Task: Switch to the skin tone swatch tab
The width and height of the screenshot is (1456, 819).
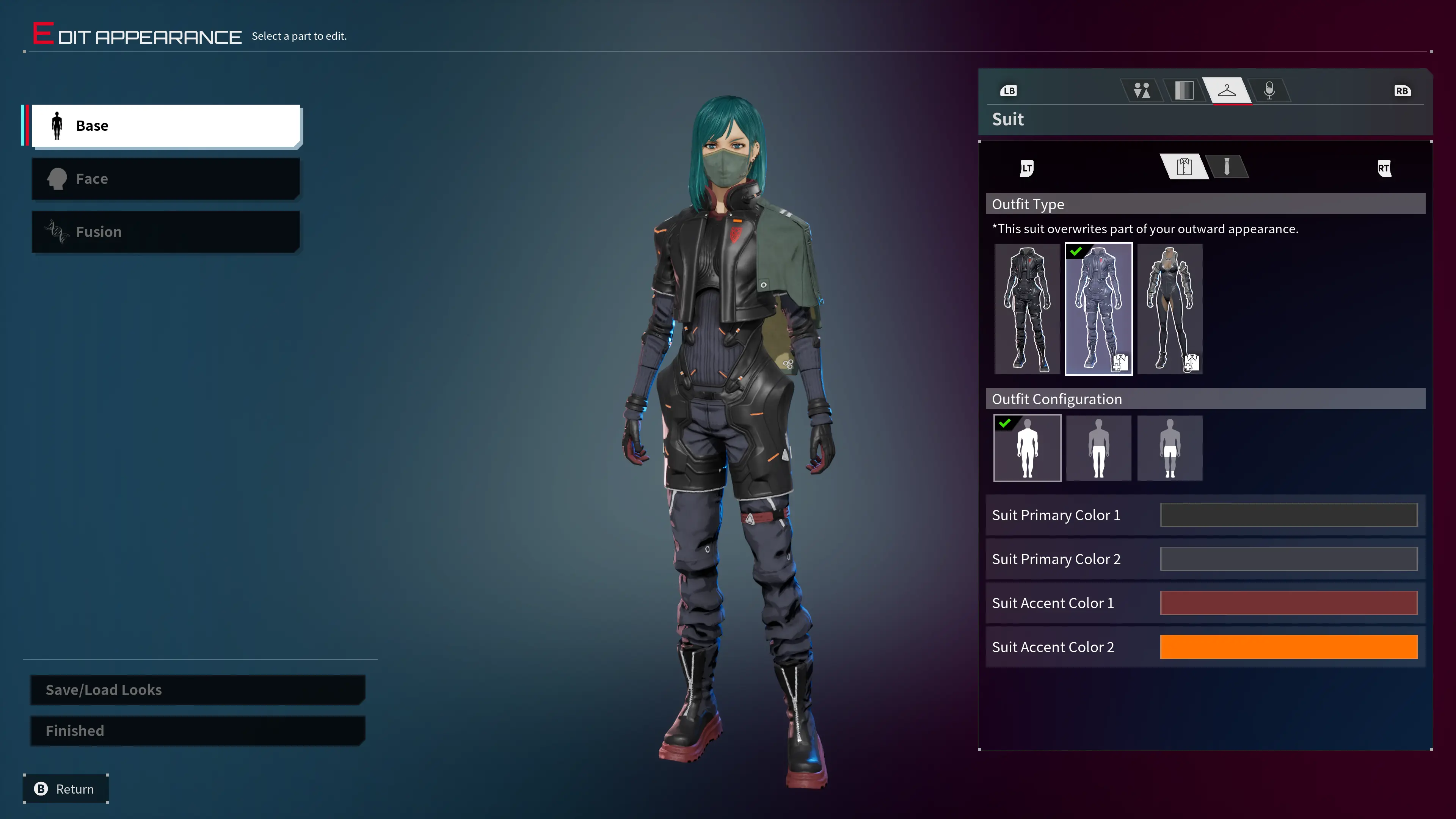Action: [x=1183, y=91]
